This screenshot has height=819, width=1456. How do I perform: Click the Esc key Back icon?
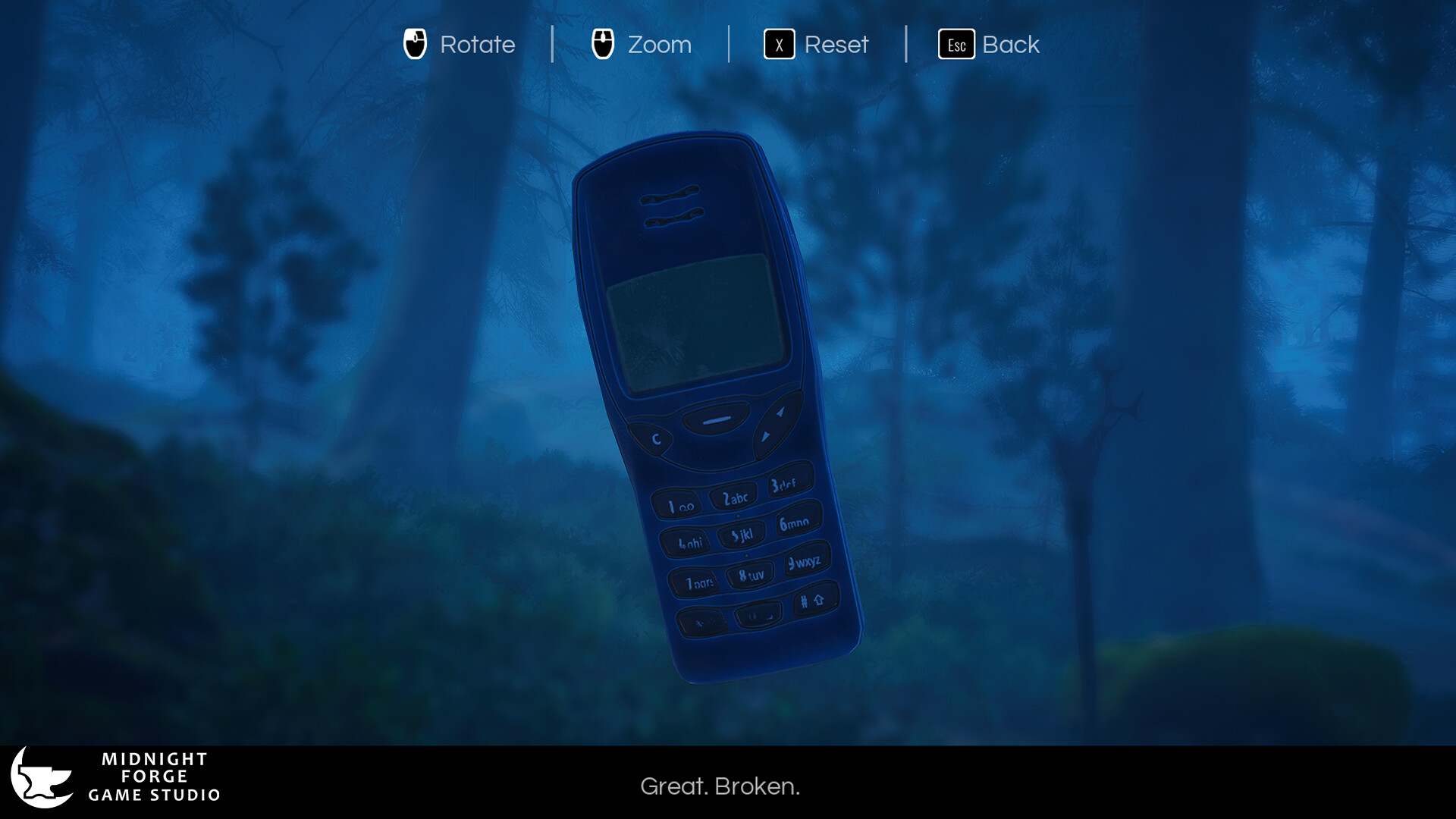pyautogui.click(x=956, y=45)
